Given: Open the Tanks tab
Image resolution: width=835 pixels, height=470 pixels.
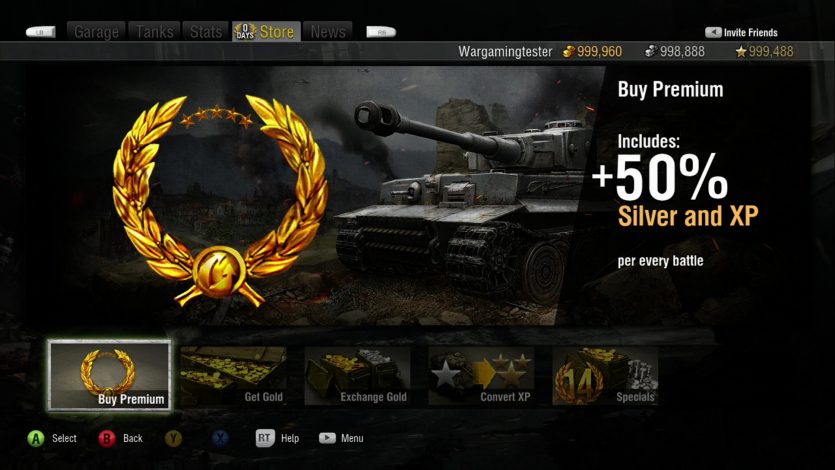Looking at the screenshot, I should point(155,32).
